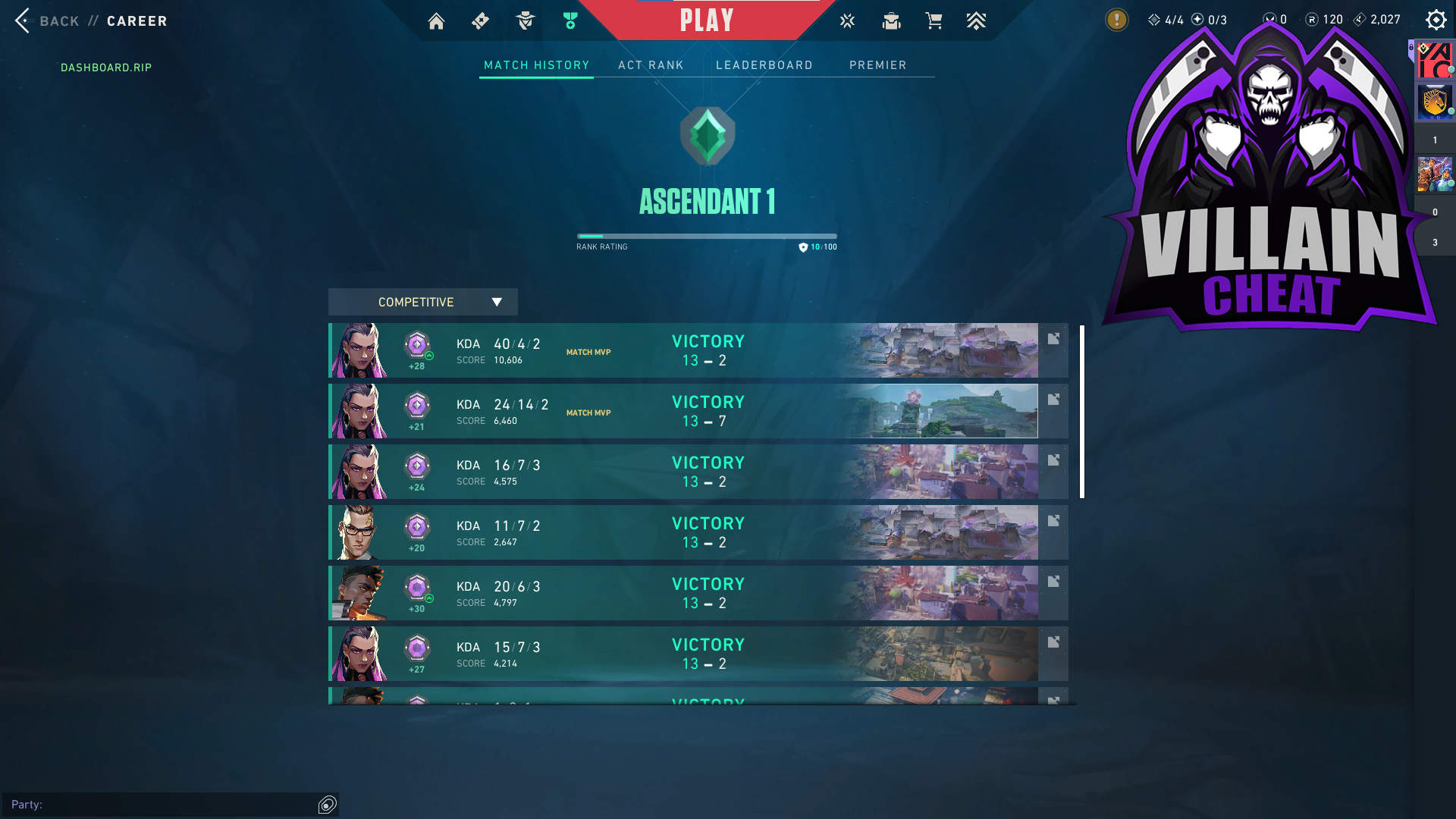The width and height of the screenshot is (1456, 819).
Task: Open the settings gear icon
Action: point(1436,20)
